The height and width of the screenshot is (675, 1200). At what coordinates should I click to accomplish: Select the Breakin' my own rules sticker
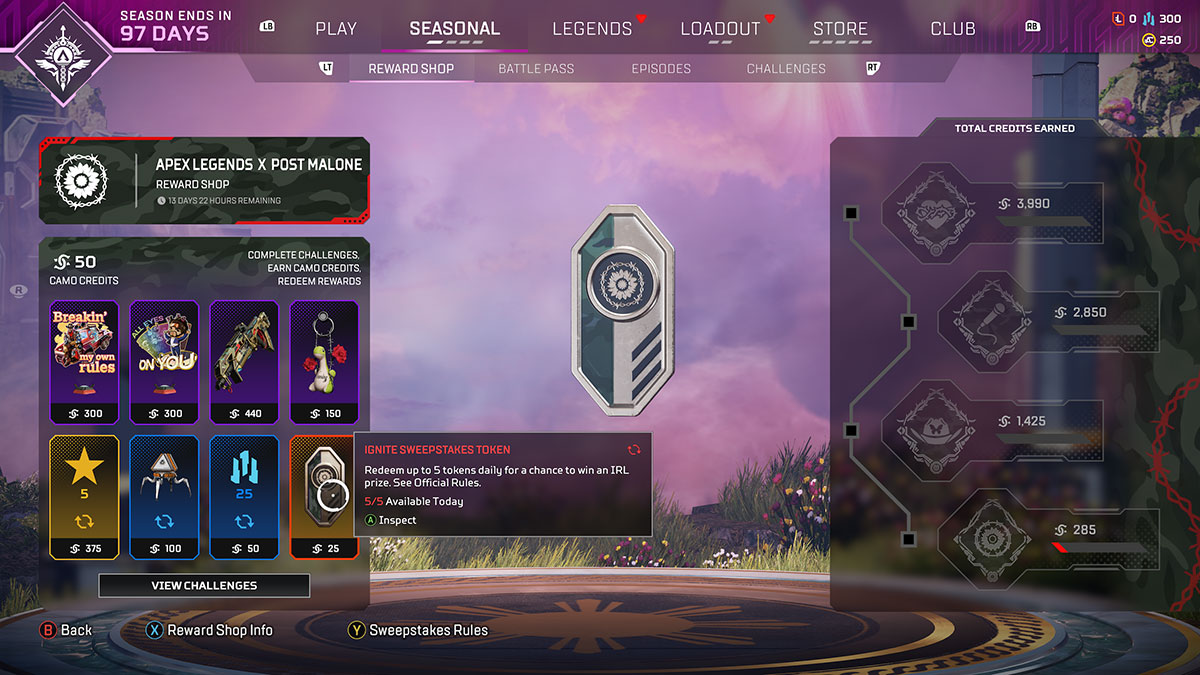(84, 362)
